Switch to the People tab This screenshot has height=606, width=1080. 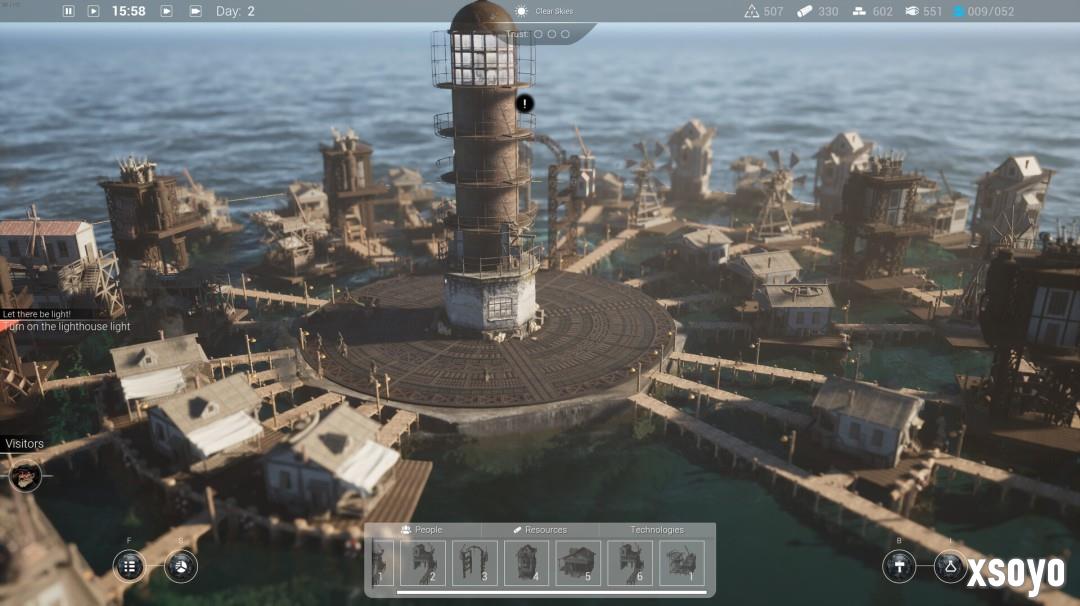pyautogui.click(x=422, y=530)
